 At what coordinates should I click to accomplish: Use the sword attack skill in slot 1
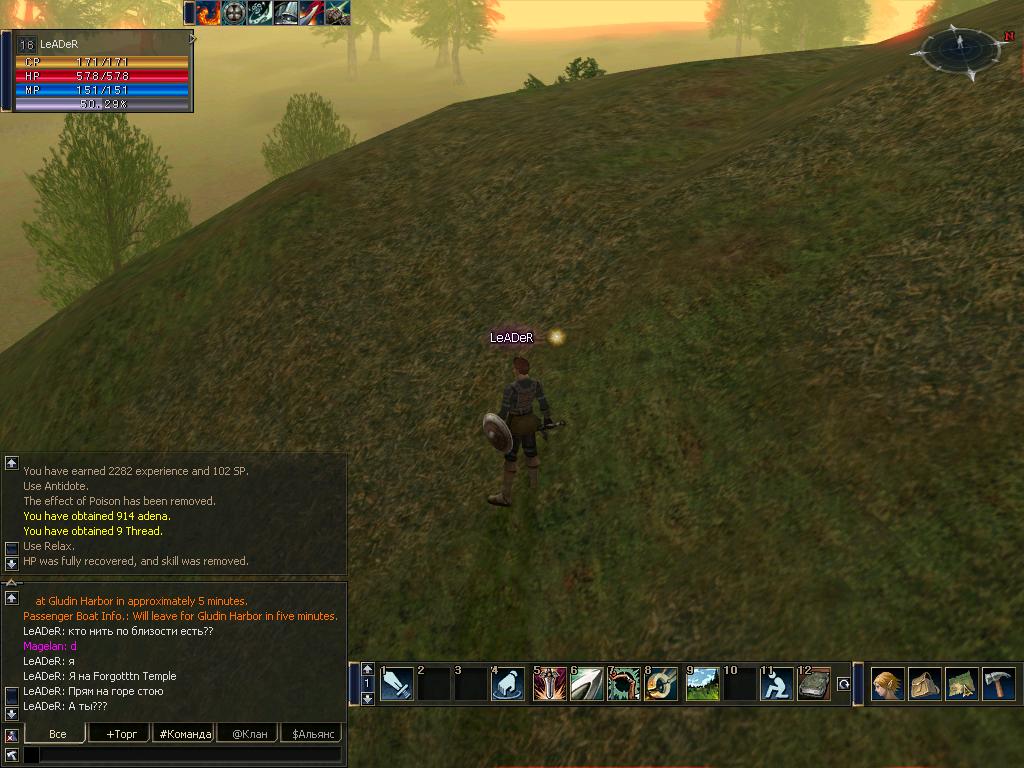397,685
